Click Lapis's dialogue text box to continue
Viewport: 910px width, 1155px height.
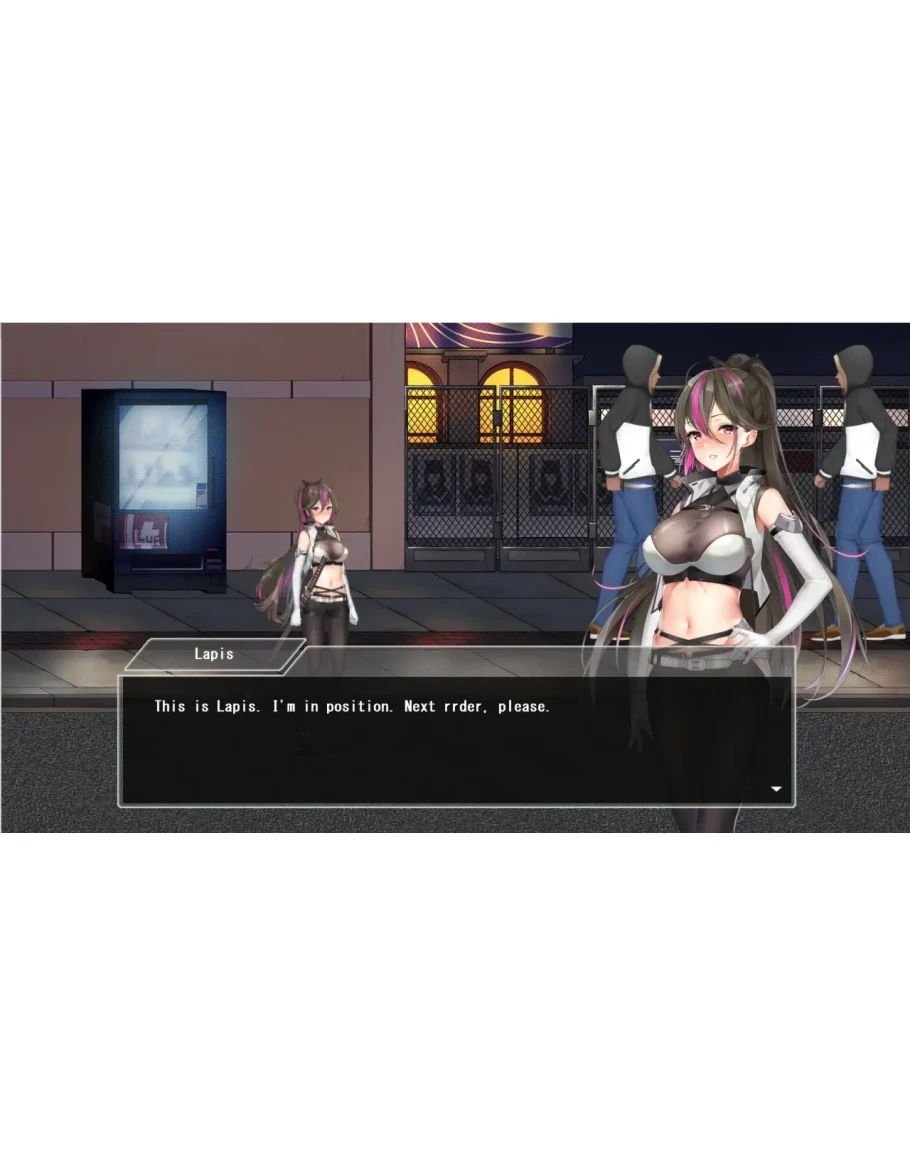coord(456,740)
